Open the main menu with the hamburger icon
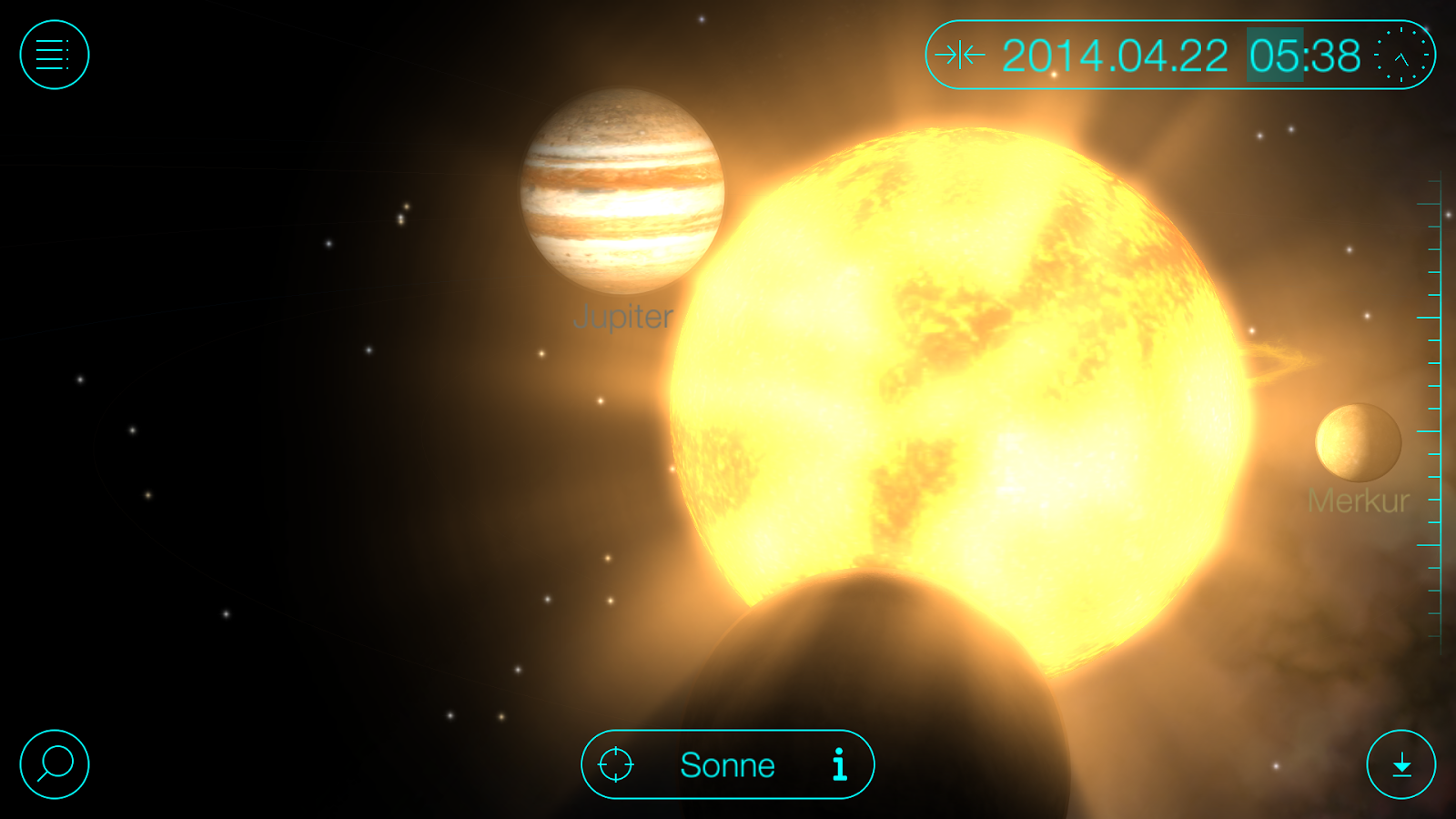 54,54
